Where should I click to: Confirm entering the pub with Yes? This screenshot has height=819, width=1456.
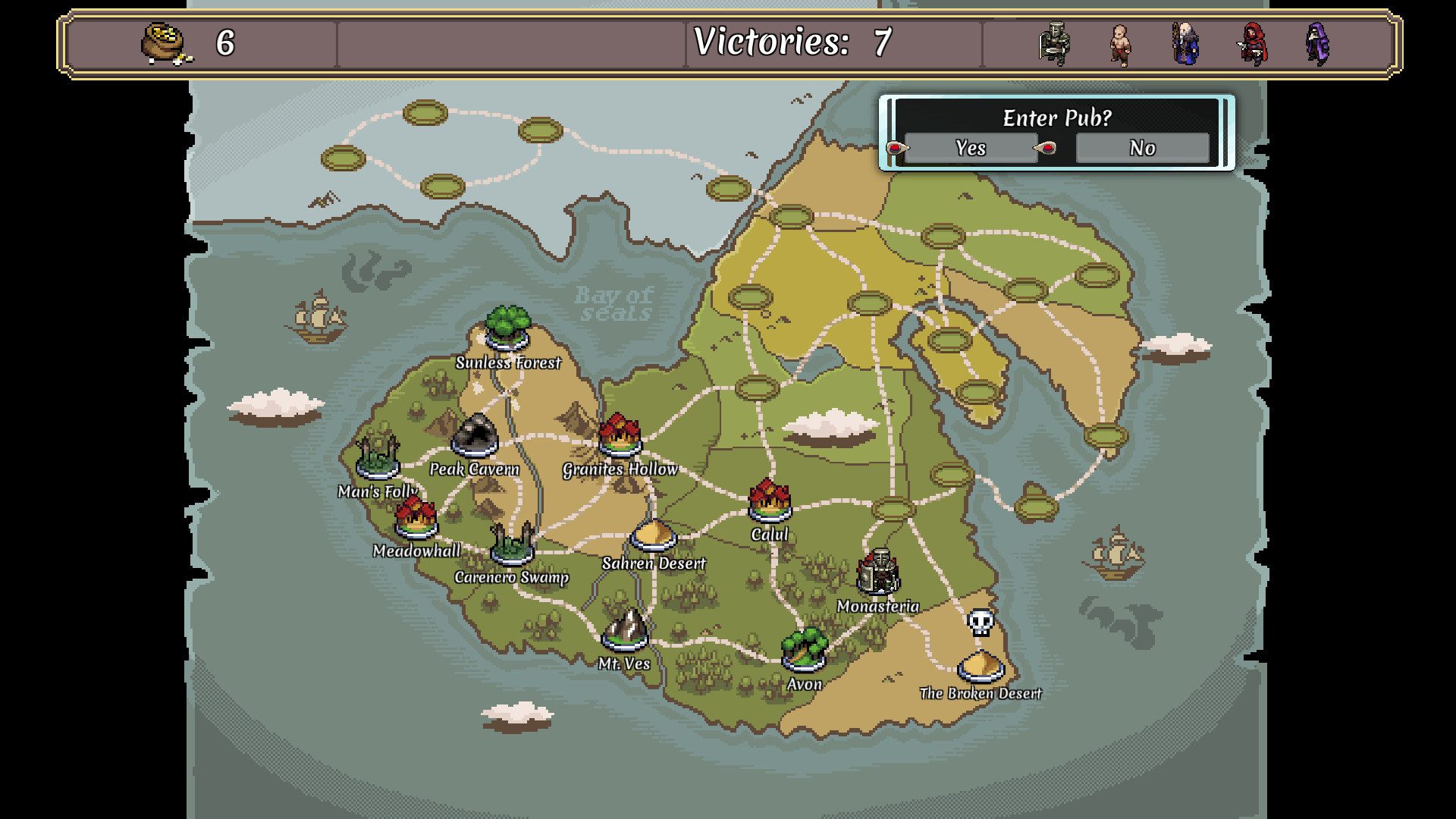tap(971, 148)
